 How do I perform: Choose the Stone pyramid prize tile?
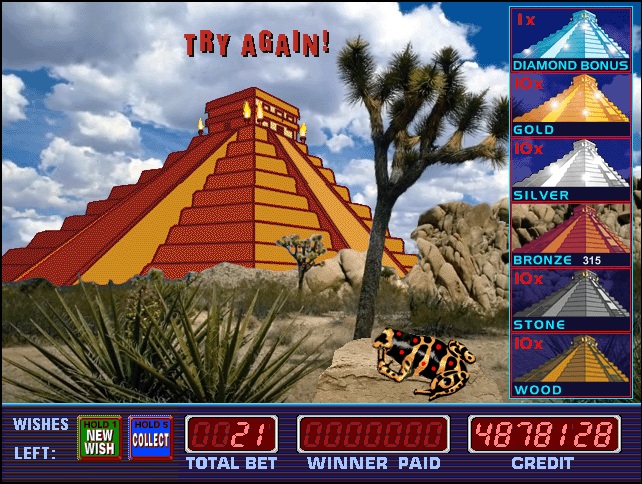click(x=573, y=299)
